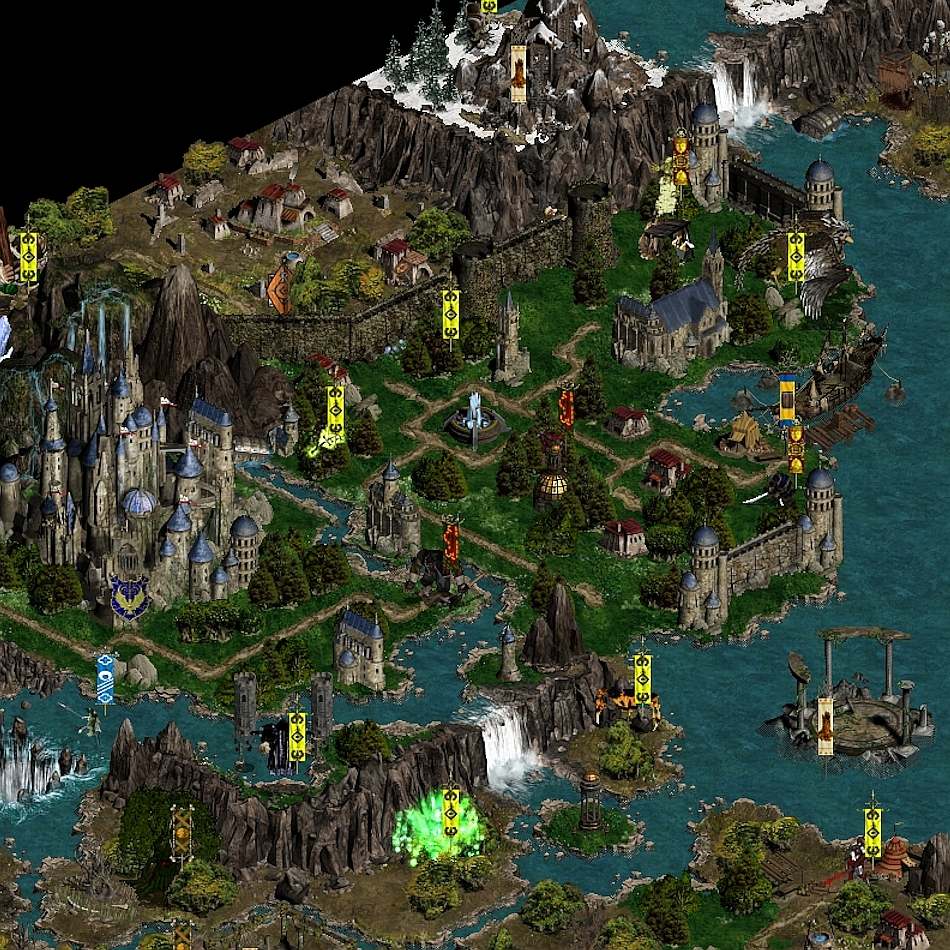Click the blue-and-yellow banner beside the ship

[x=787, y=397]
